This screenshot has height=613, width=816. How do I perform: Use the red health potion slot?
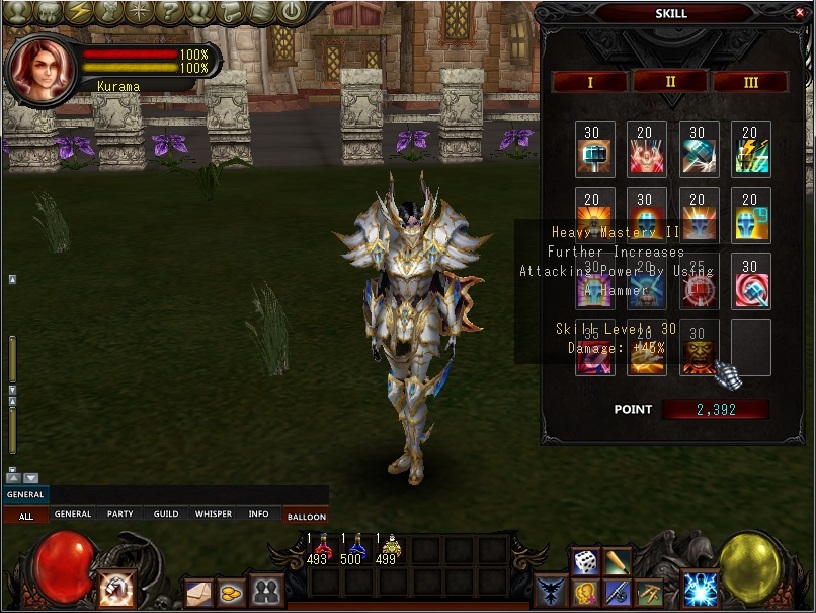pos(322,549)
